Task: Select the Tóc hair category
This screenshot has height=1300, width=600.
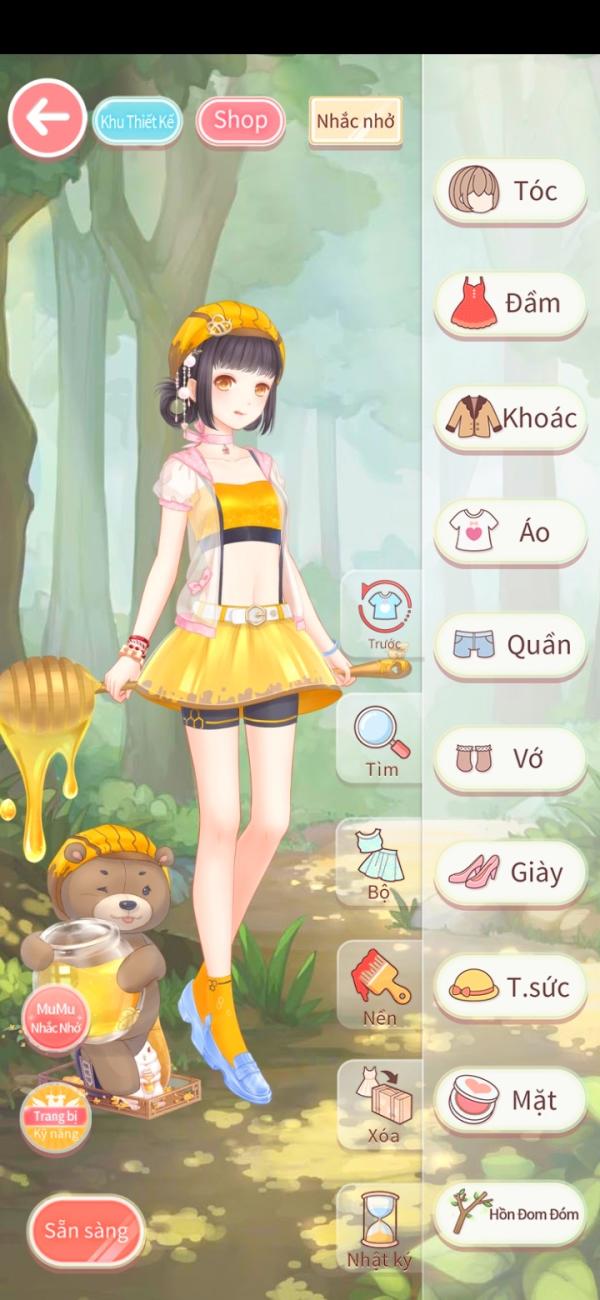Action: pyautogui.click(x=510, y=191)
